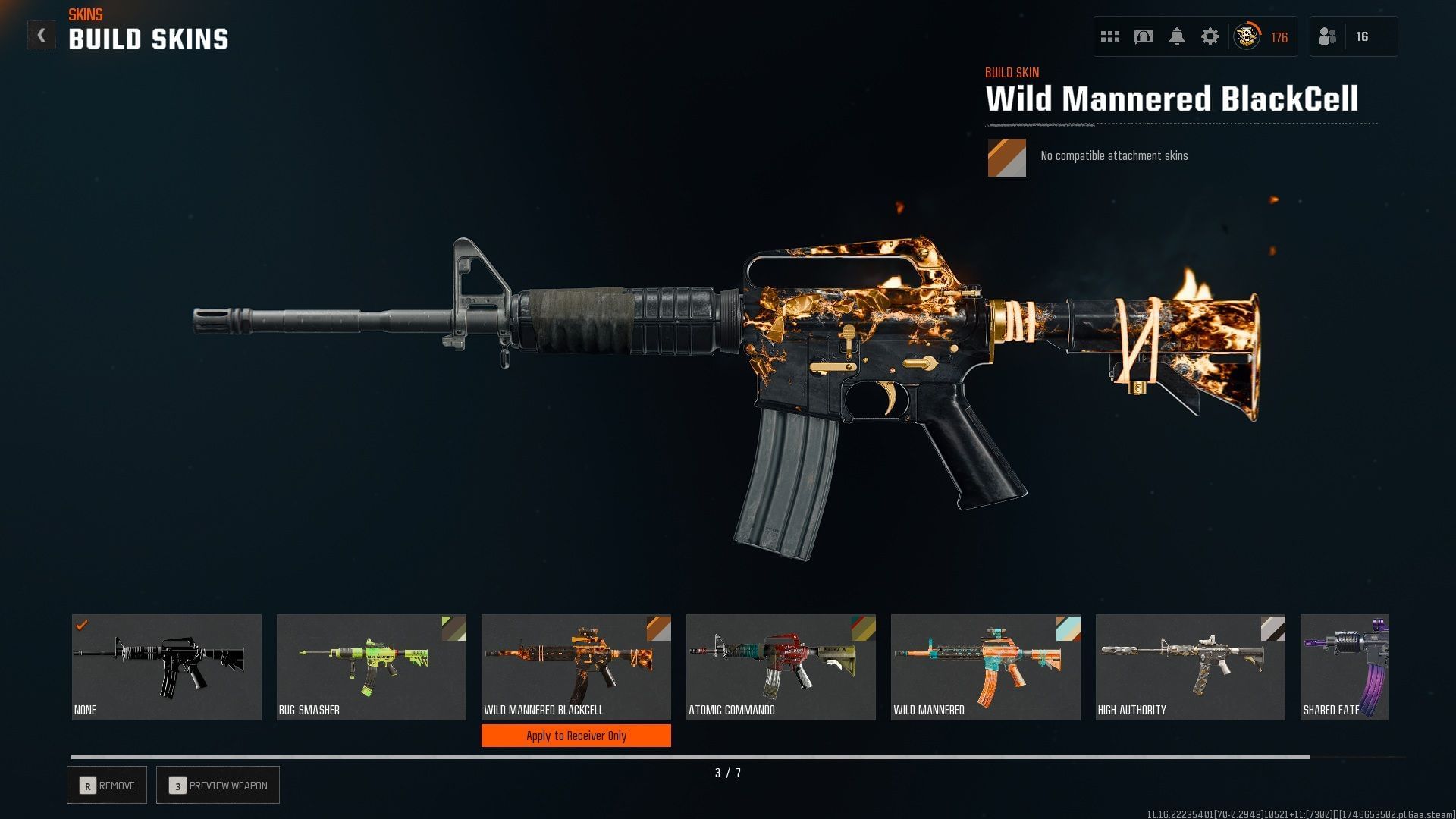Open the player profile emblem
1456x819 pixels.
[x=1247, y=36]
